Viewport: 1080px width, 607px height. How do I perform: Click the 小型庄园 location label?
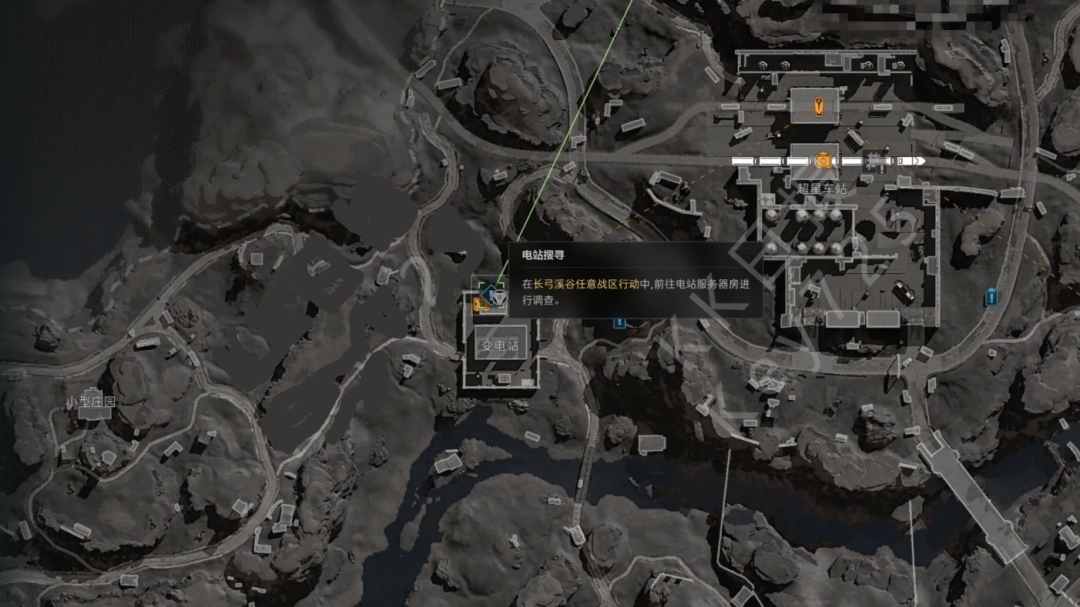(x=91, y=402)
